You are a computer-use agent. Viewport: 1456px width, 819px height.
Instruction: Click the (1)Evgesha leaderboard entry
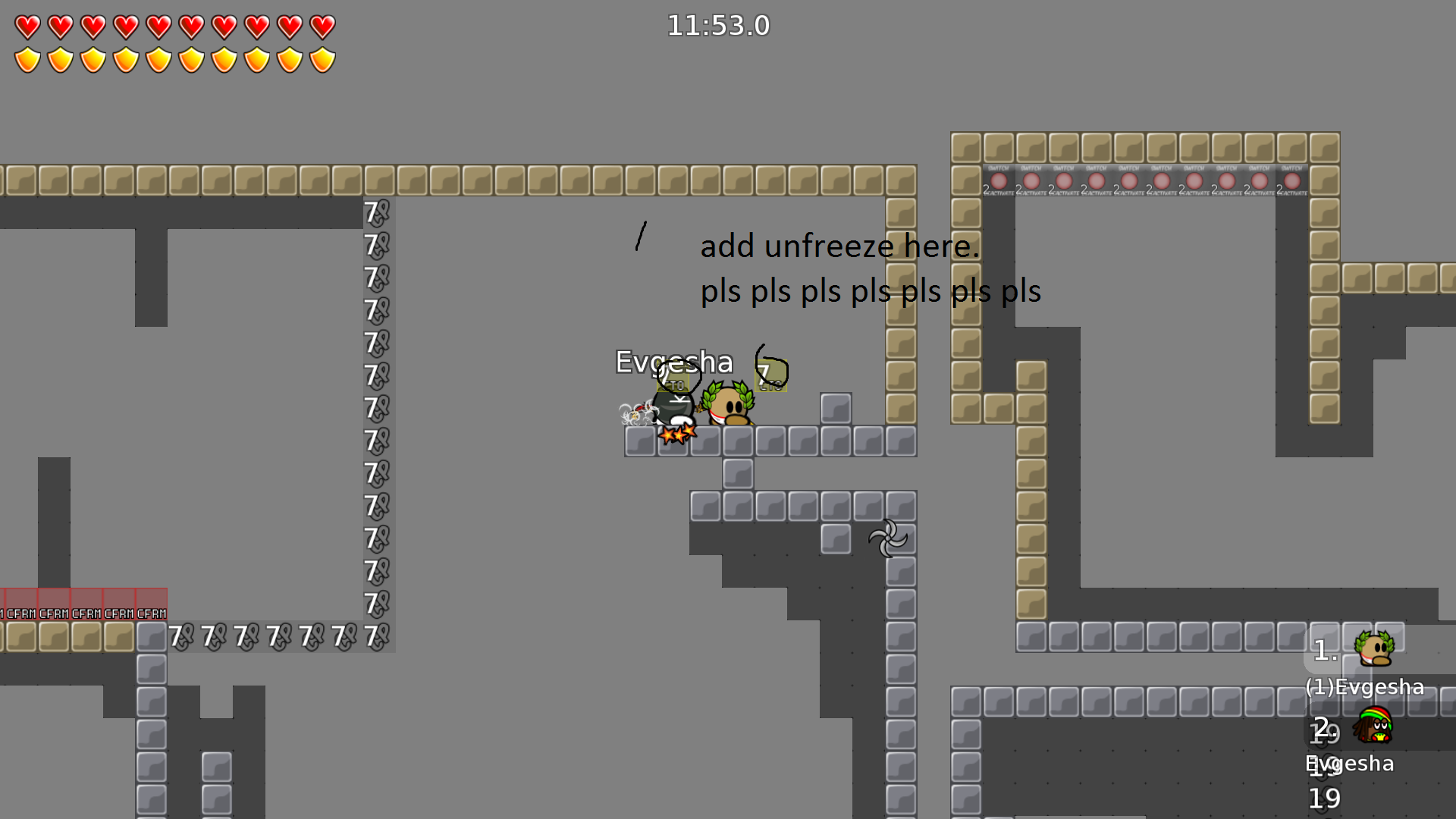[x=1365, y=687]
